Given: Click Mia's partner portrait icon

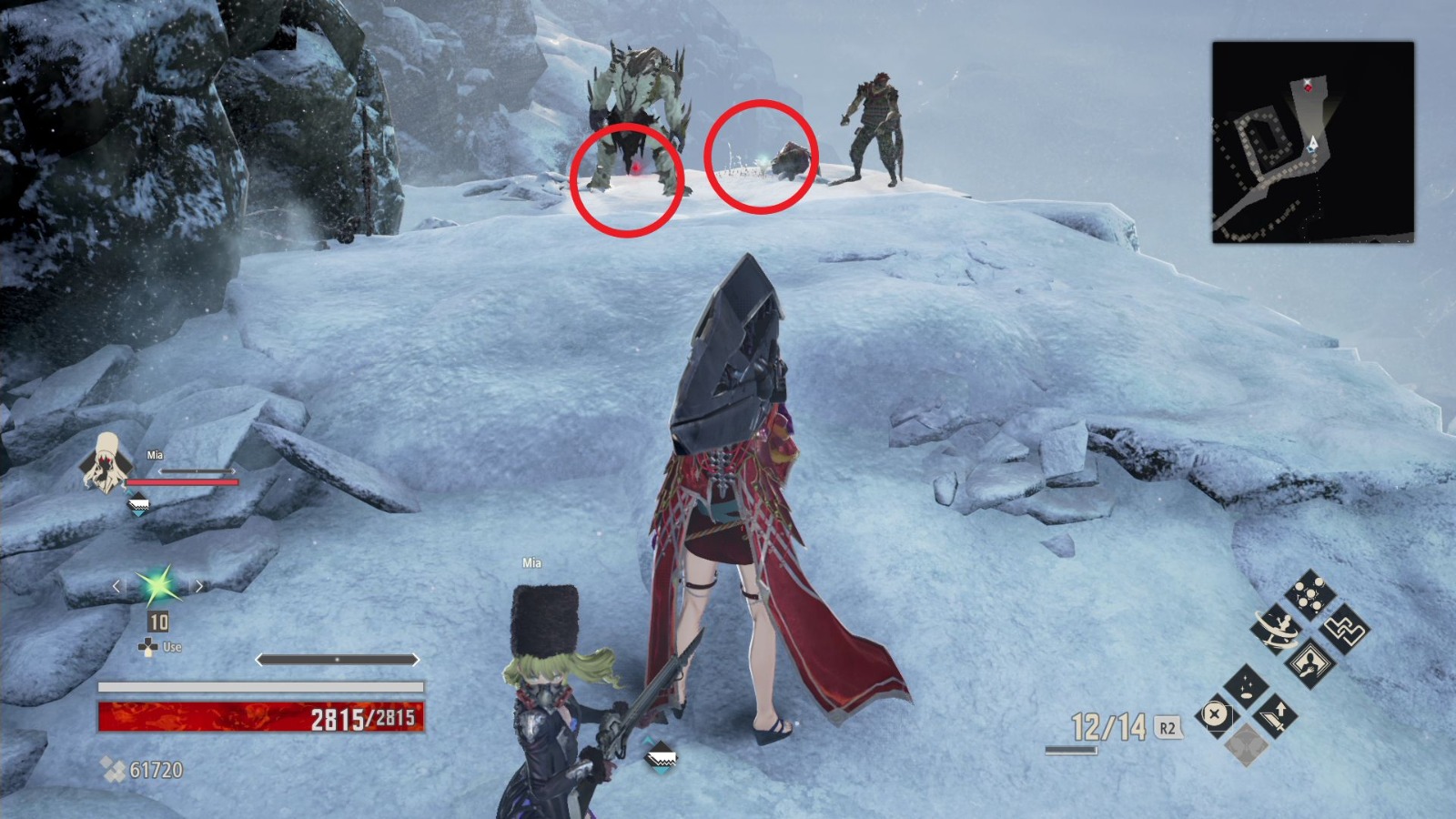Looking at the screenshot, I should tap(107, 464).
